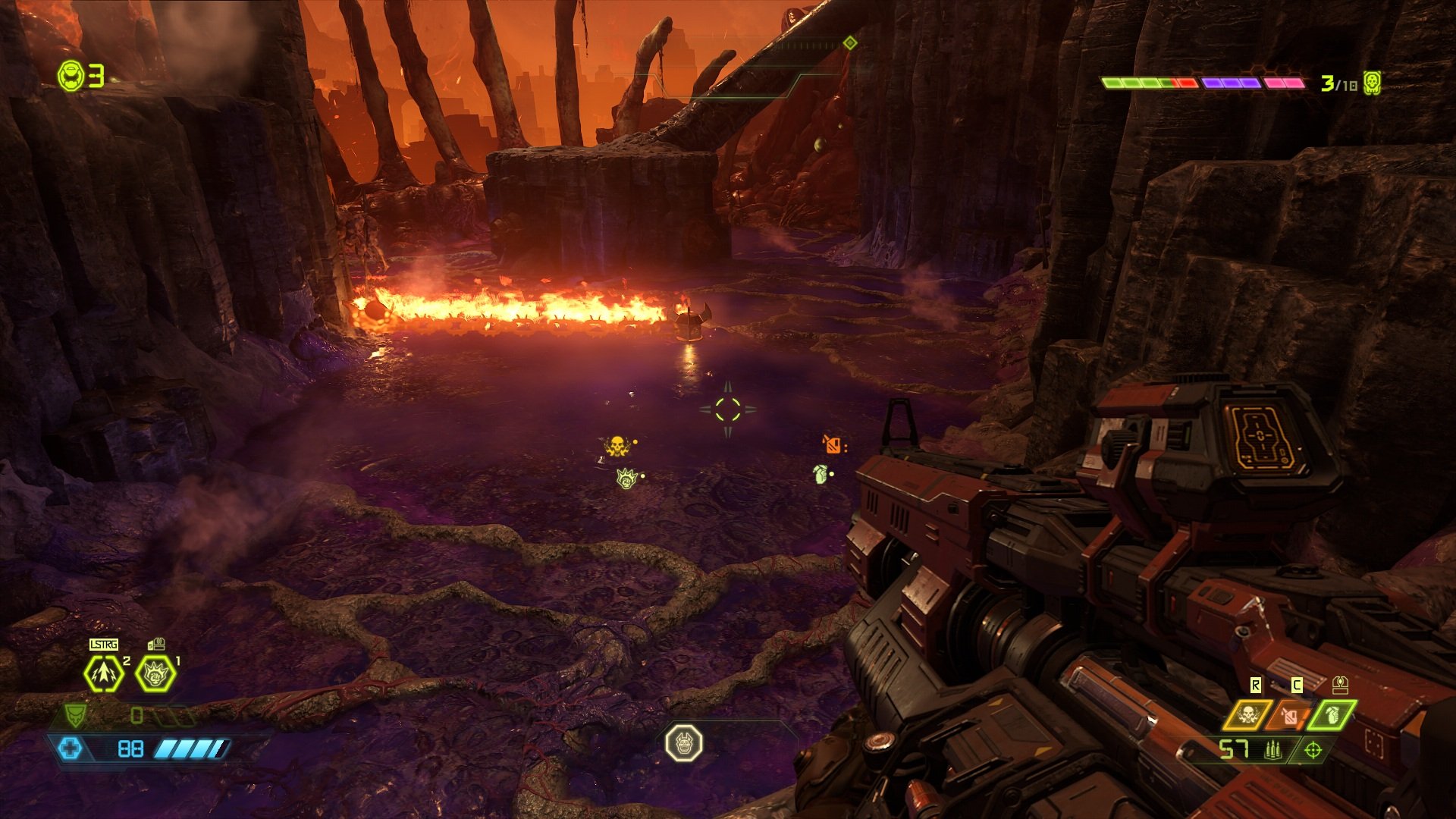Activate the yellow-framed flaming skull tile

coord(1247,715)
